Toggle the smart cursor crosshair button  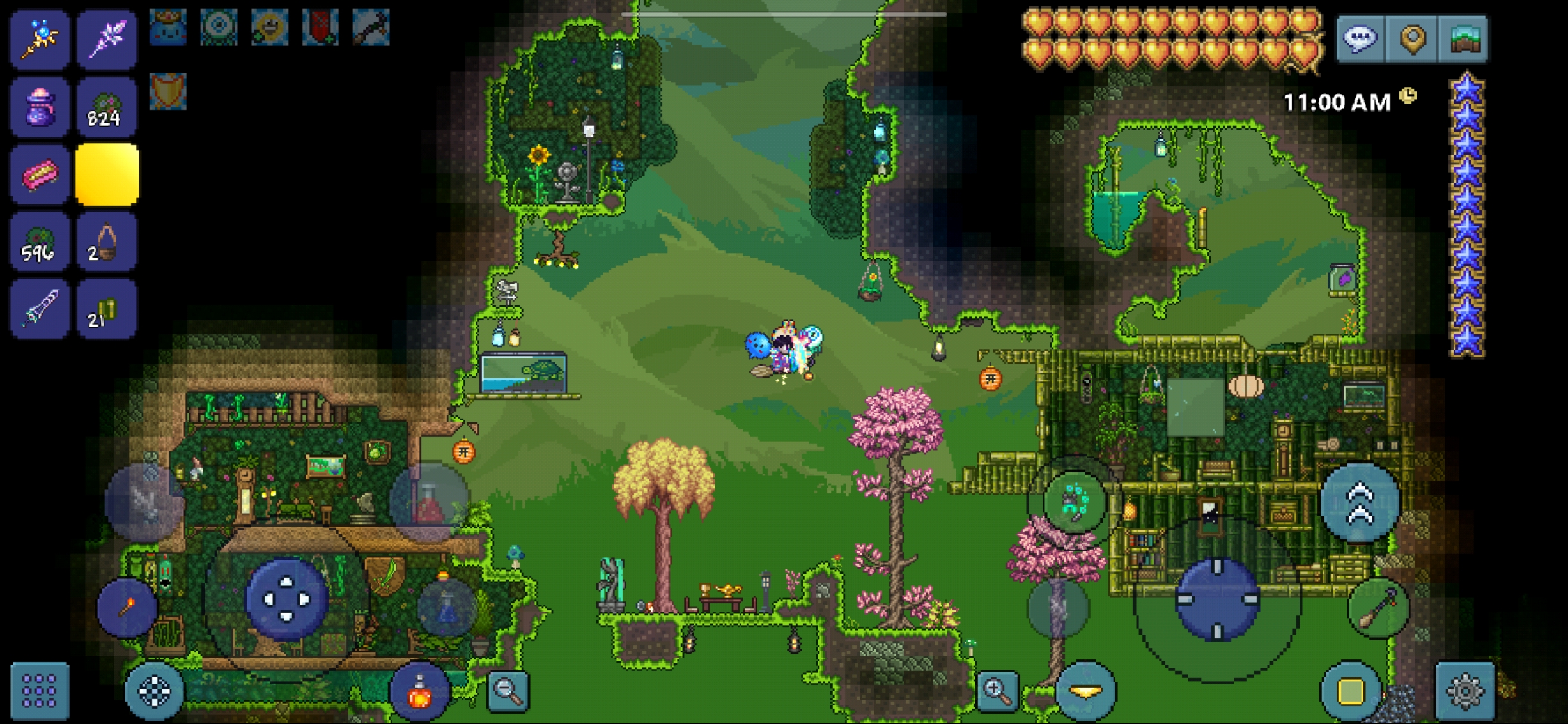pos(155,690)
